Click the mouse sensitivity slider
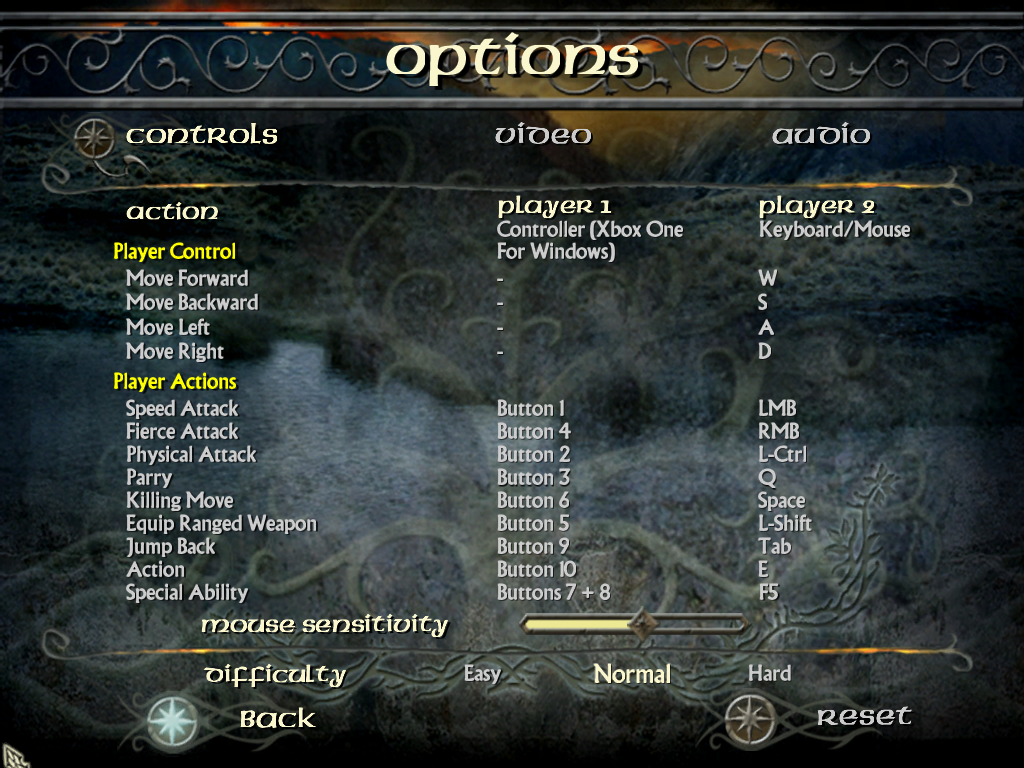The image size is (1024, 768). [x=634, y=625]
